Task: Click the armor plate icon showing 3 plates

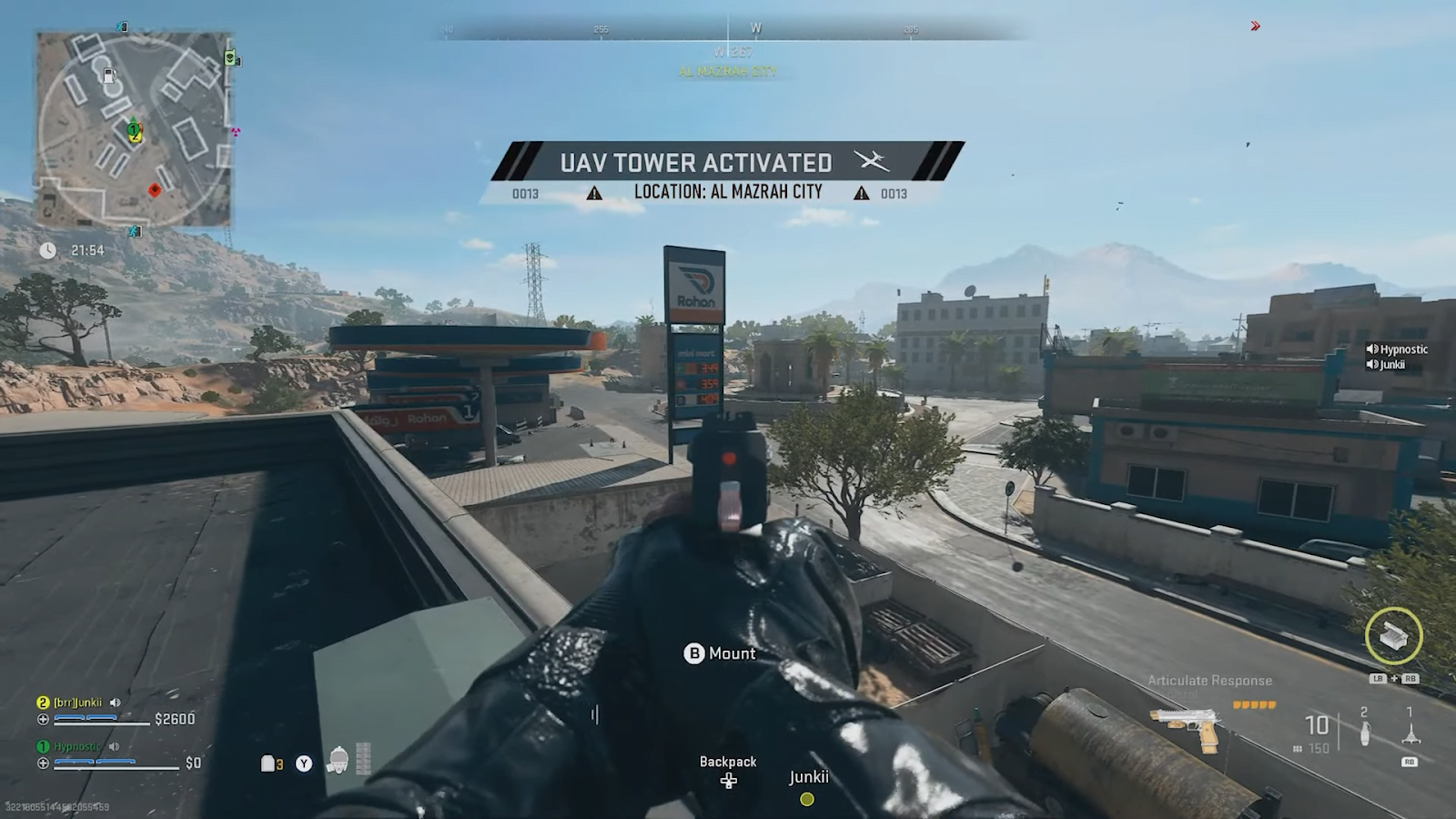Action: point(269,763)
